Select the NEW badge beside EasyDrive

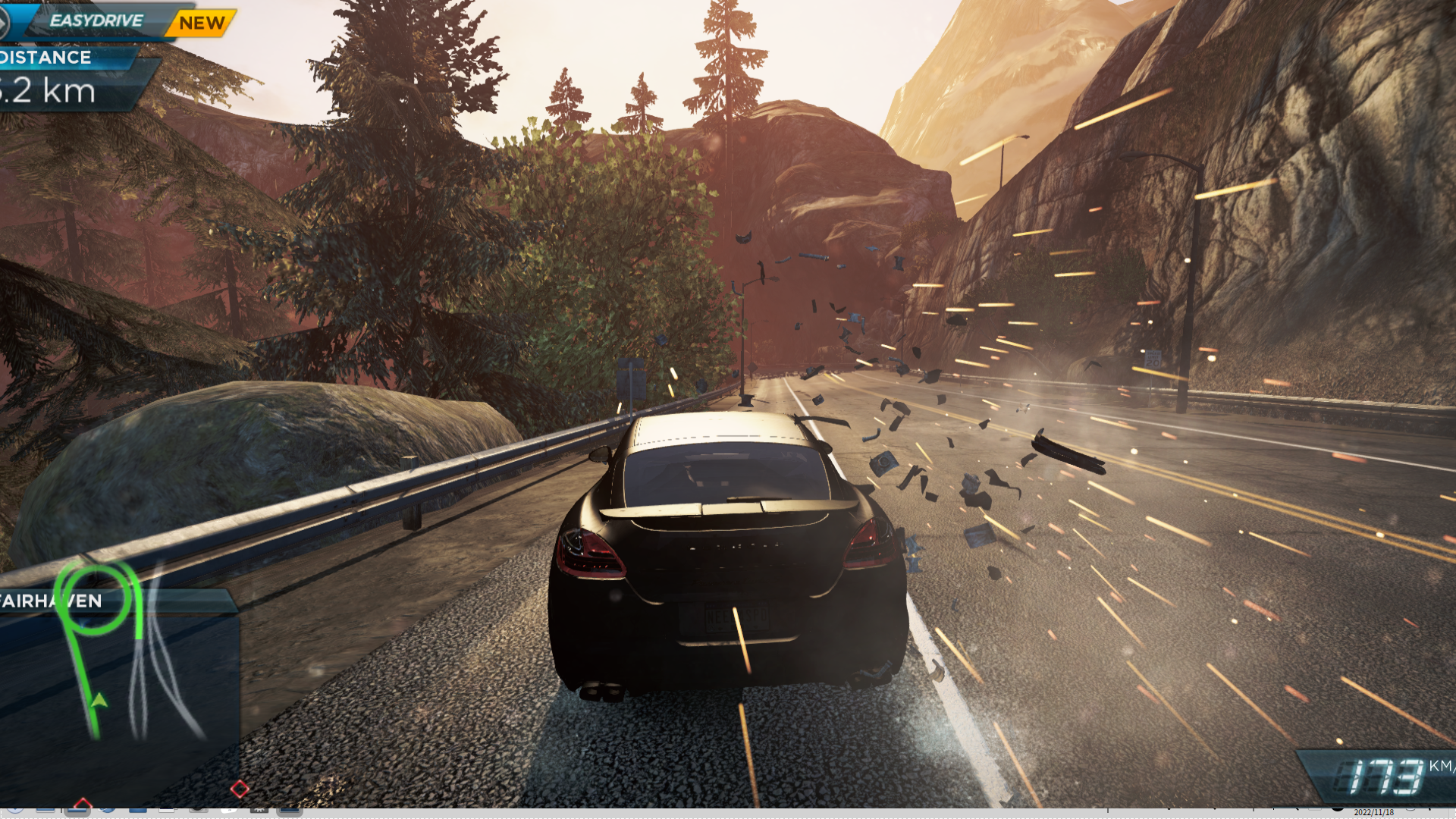pos(202,23)
